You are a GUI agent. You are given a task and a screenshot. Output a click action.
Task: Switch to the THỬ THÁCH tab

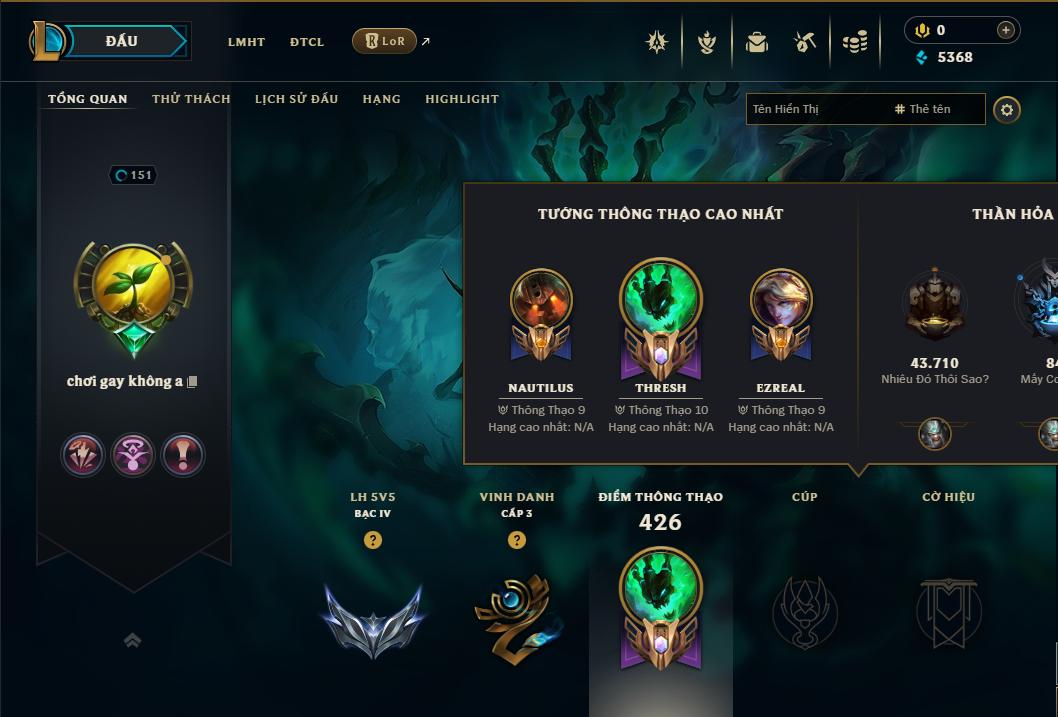click(191, 99)
